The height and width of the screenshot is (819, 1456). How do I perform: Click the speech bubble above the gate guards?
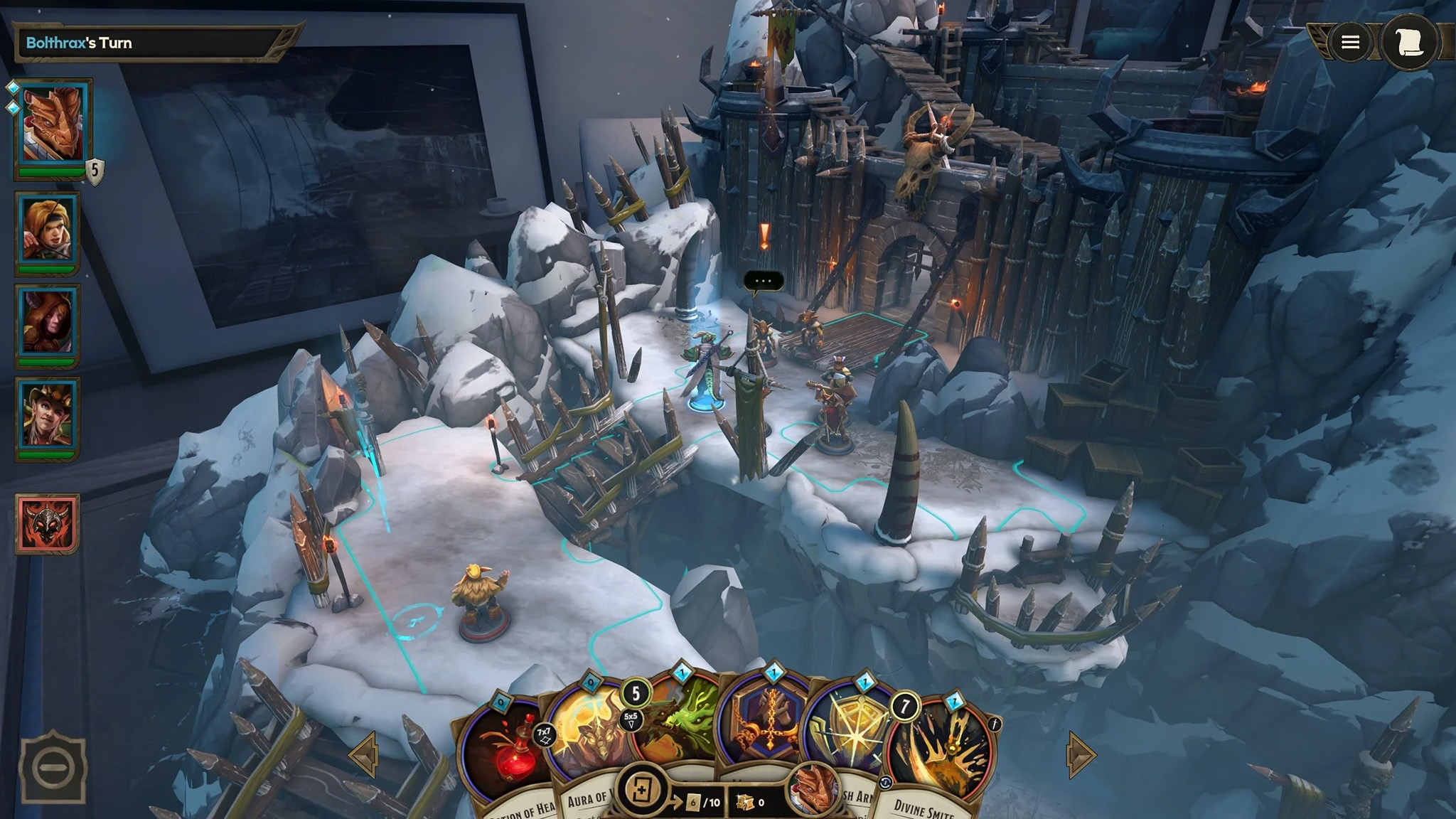763,282
